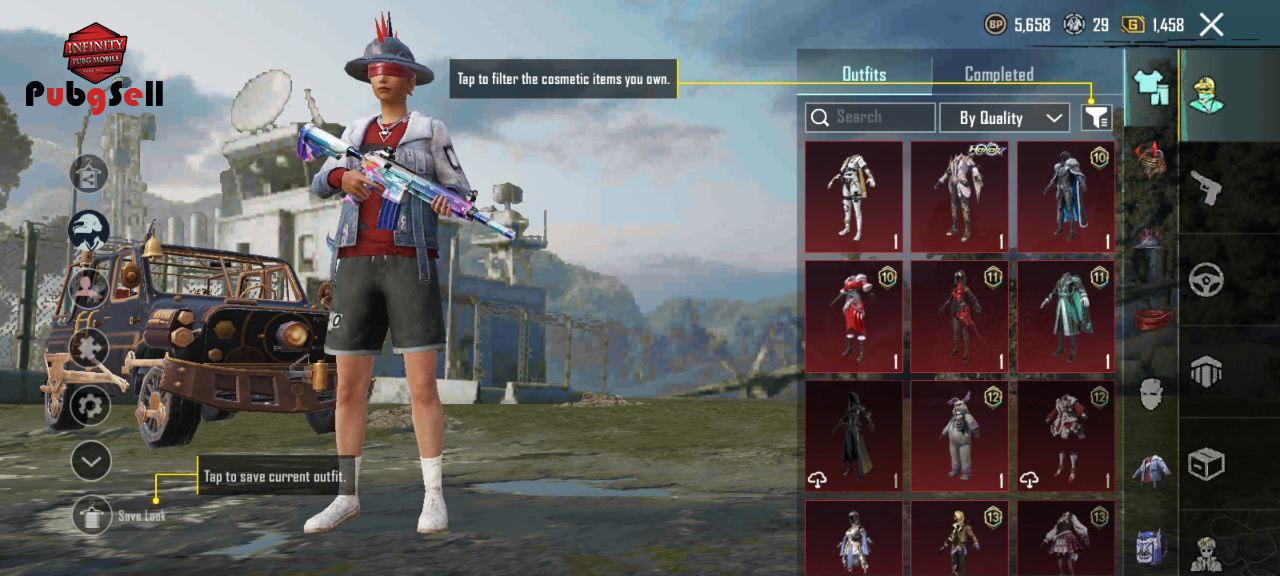Click the outfit Search field
Image resolution: width=1280 pixels, height=576 pixels.
[x=870, y=118]
